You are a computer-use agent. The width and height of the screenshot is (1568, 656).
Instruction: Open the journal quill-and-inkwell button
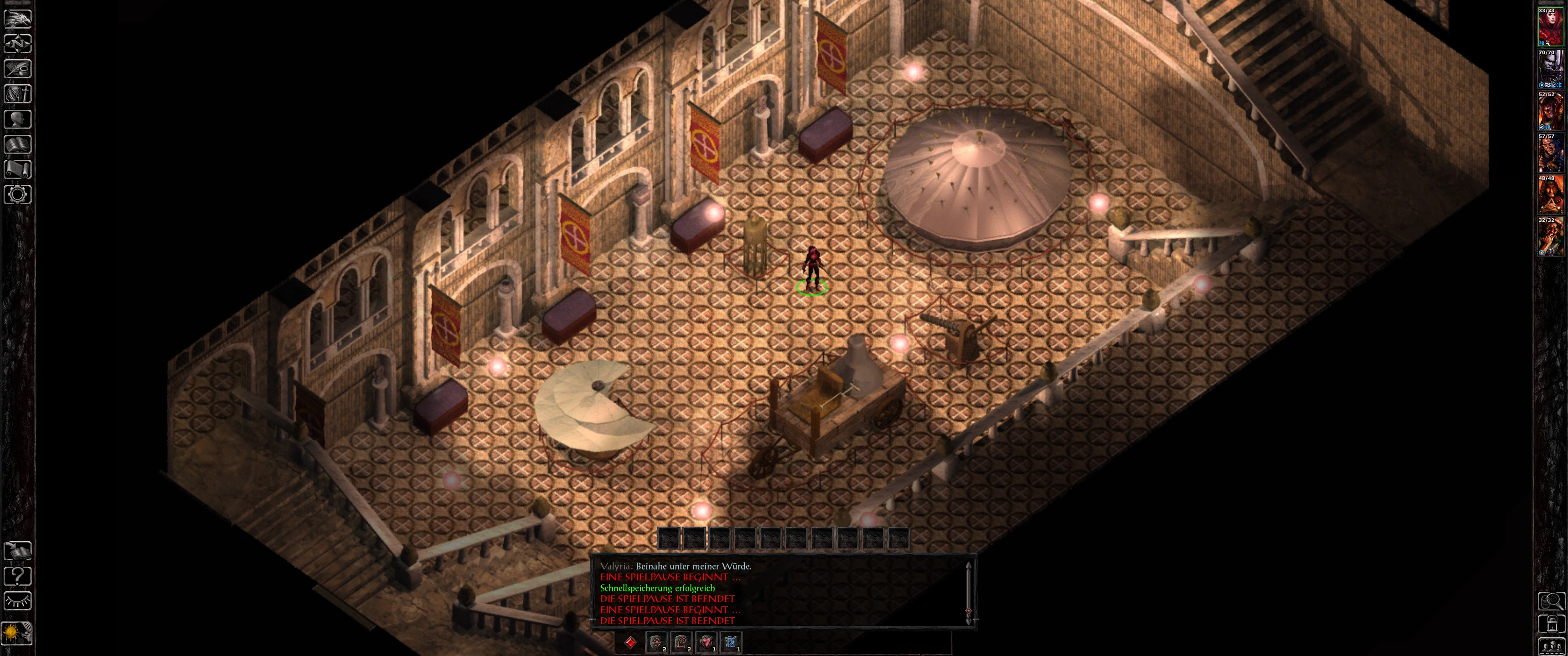[x=18, y=69]
